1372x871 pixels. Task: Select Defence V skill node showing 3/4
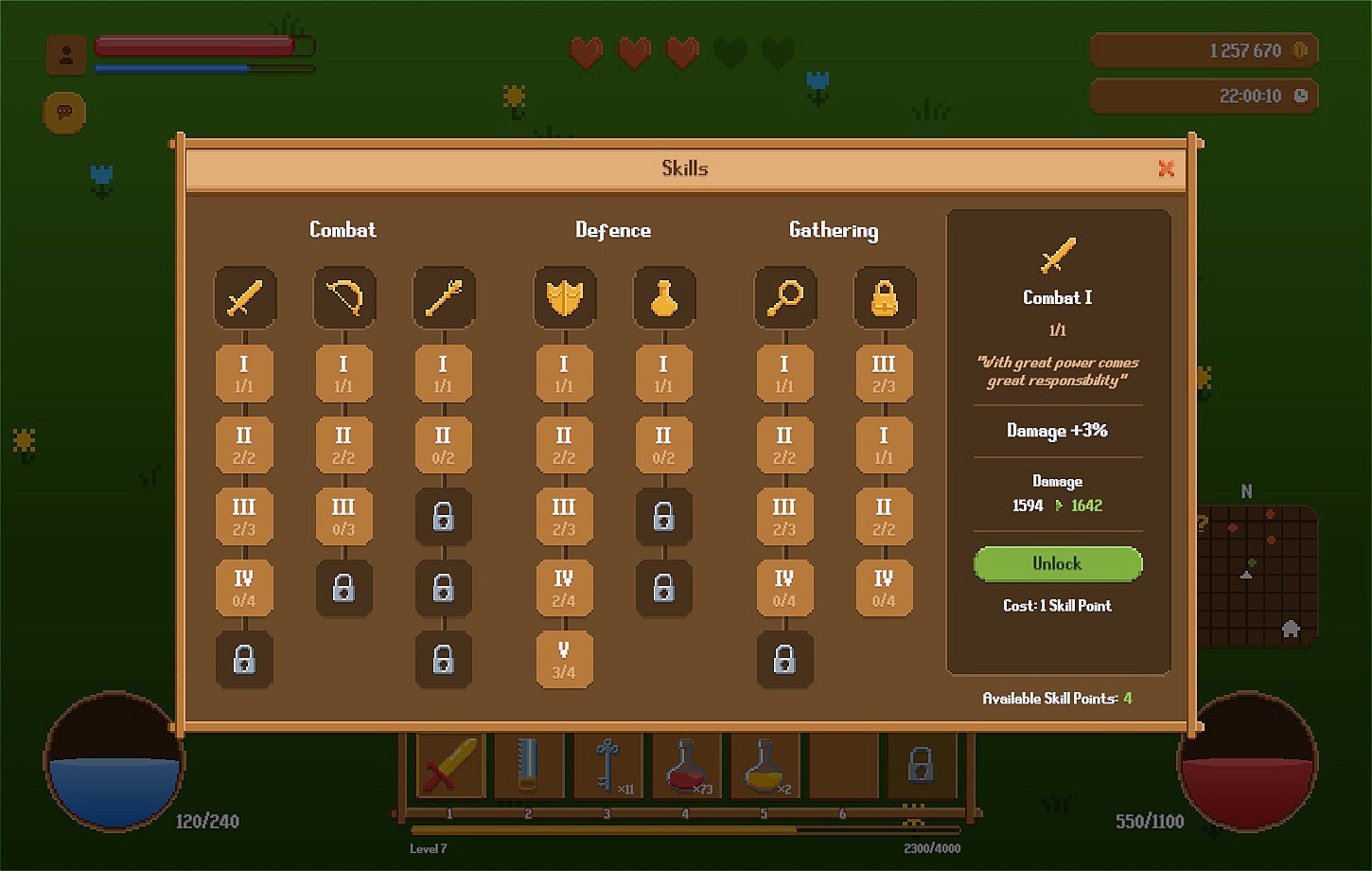(564, 660)
